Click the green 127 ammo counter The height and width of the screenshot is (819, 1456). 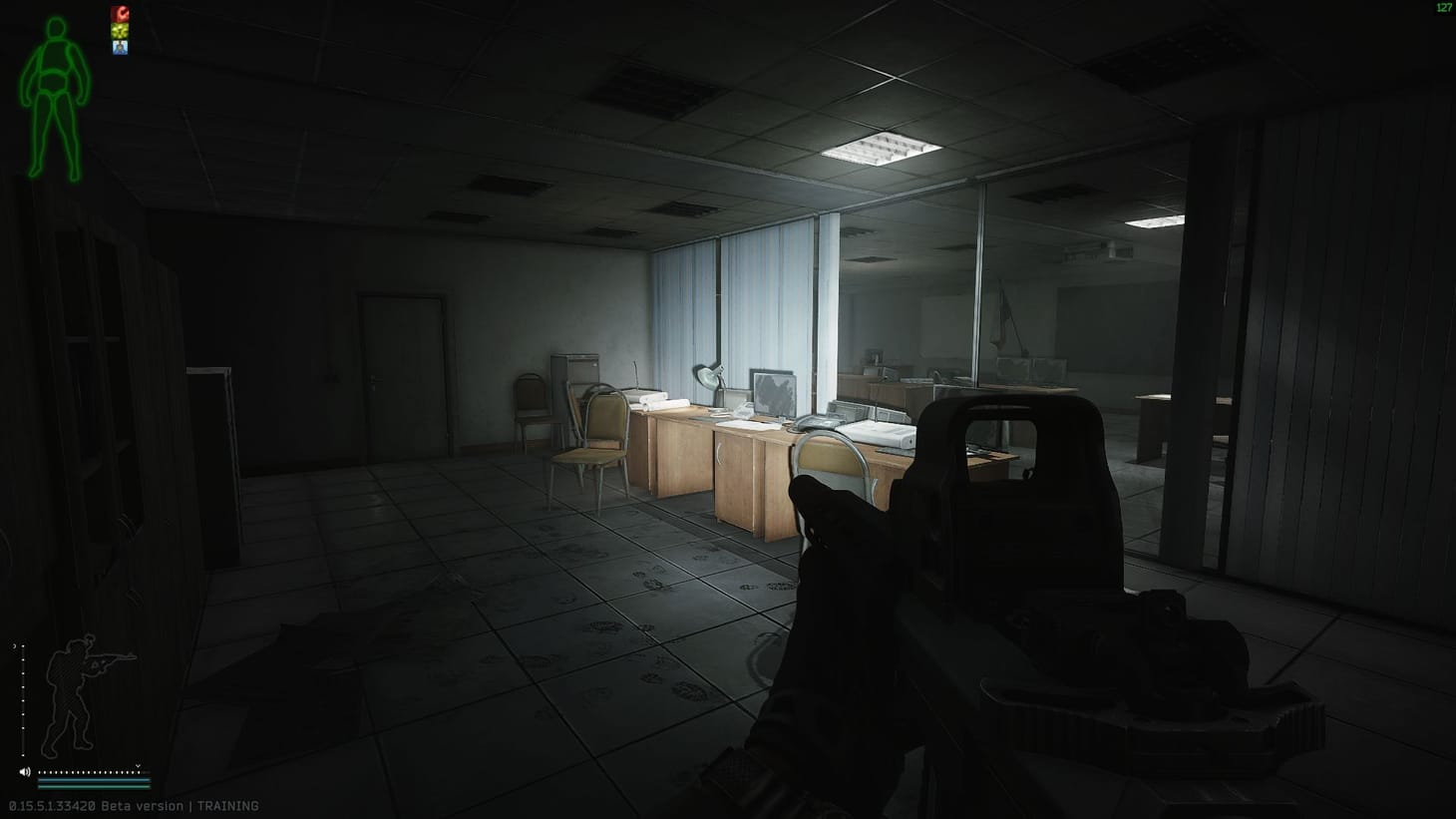click(1443, 8)
